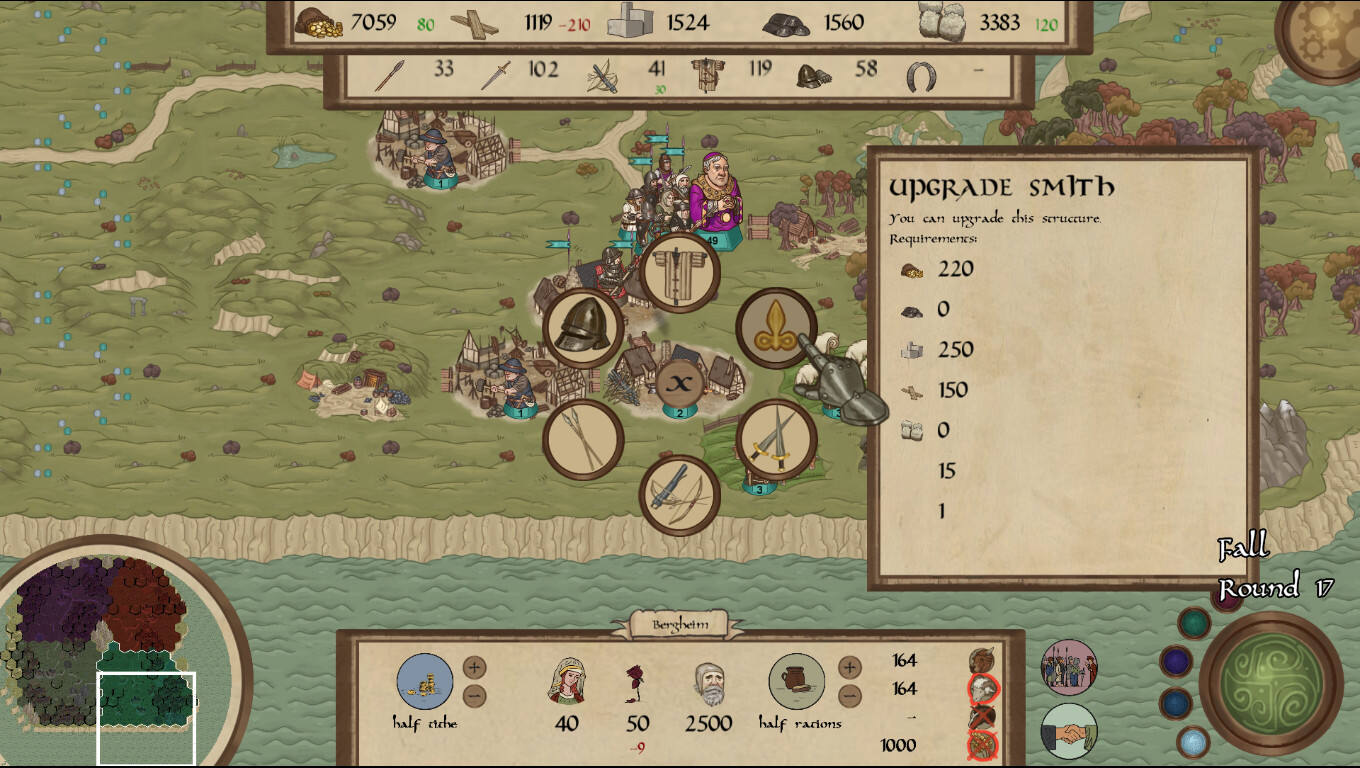
Task: Lower rations with the minus button
Action: [849, 696]
